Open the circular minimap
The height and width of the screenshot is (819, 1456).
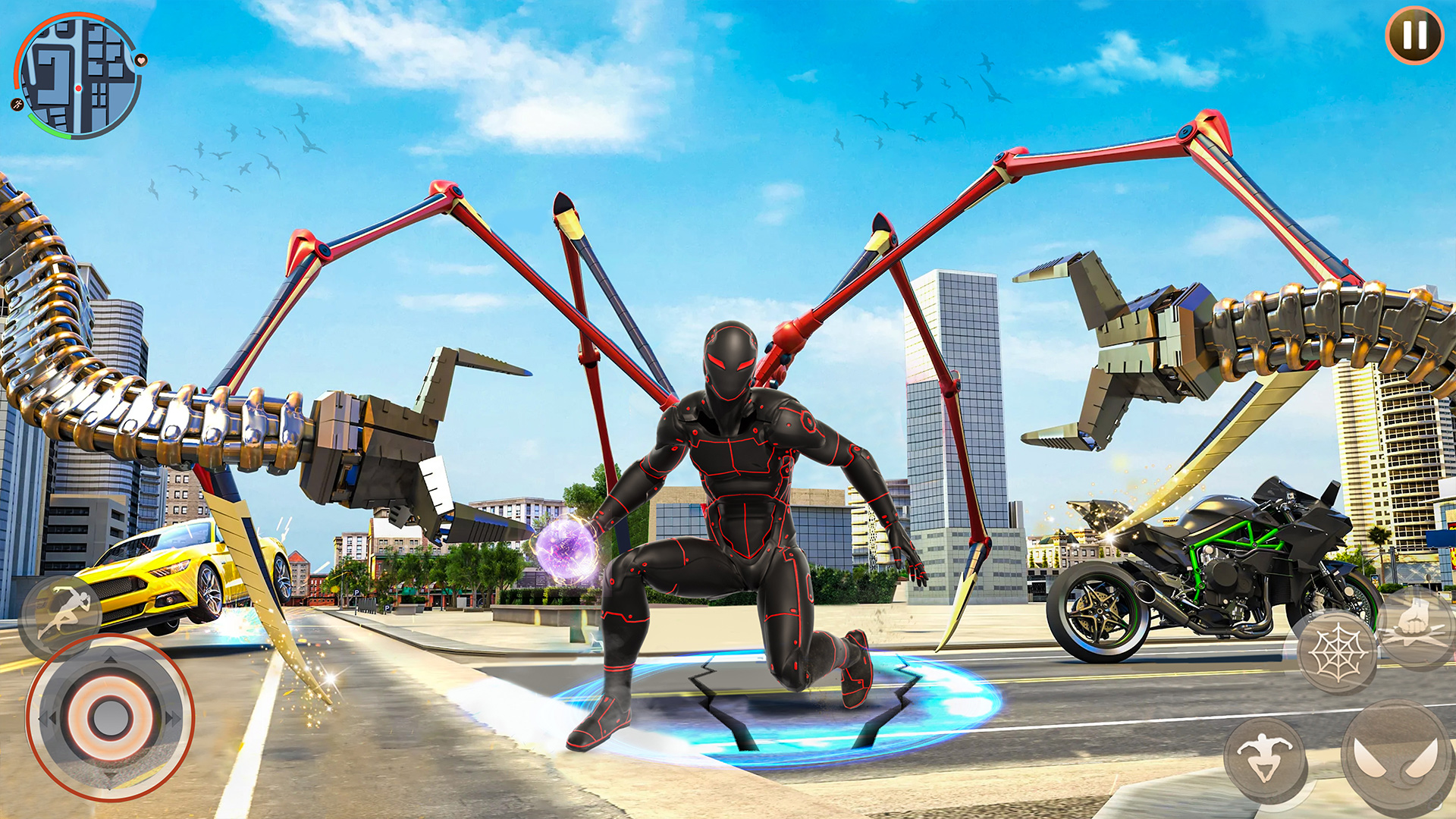click(x=79, y=80)
